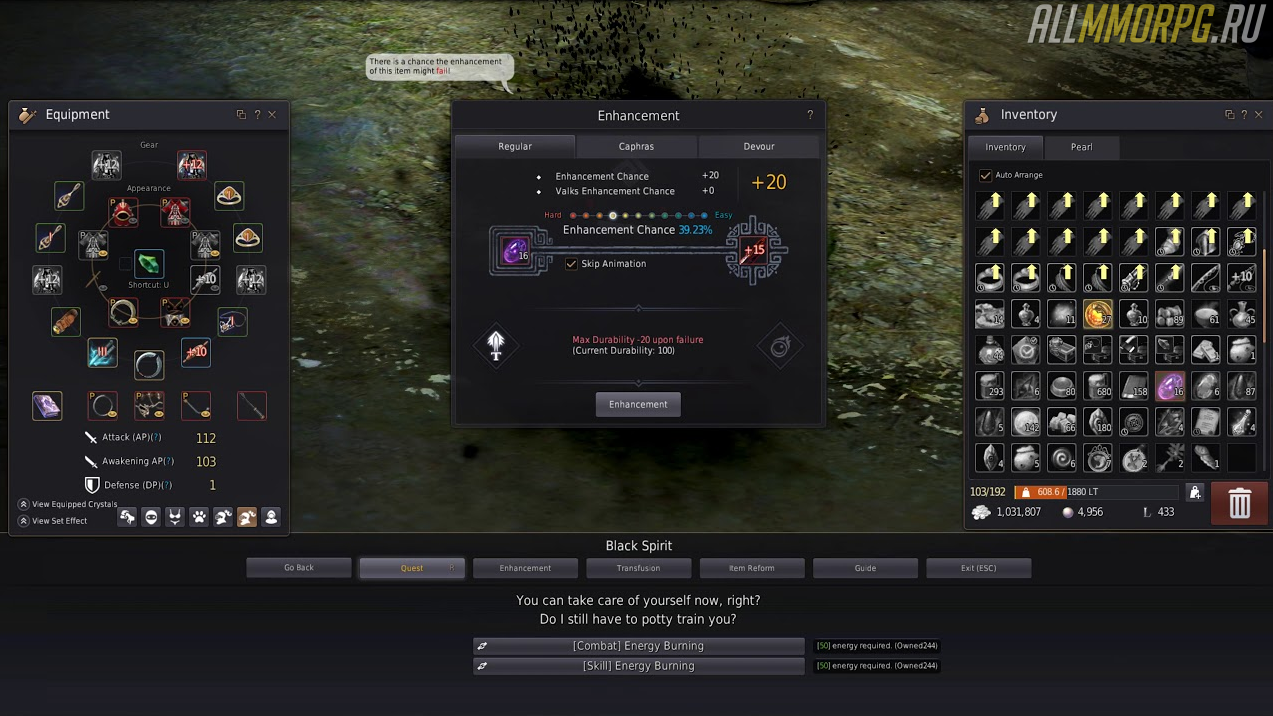The height and width of the screenshot is (716, 1273).
Task: Exit the Black Spirit dialogue
Action: pos(978,568)
